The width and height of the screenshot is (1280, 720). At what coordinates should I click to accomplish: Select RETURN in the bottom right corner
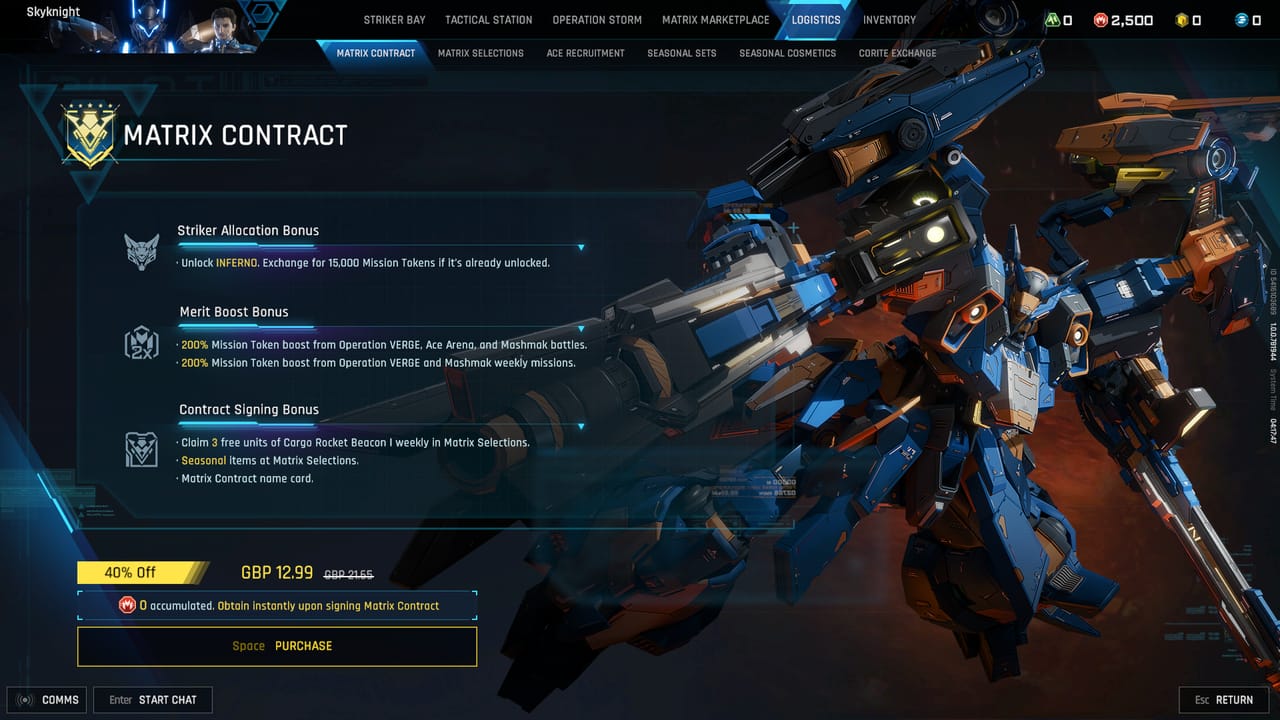pos(1223,700)
